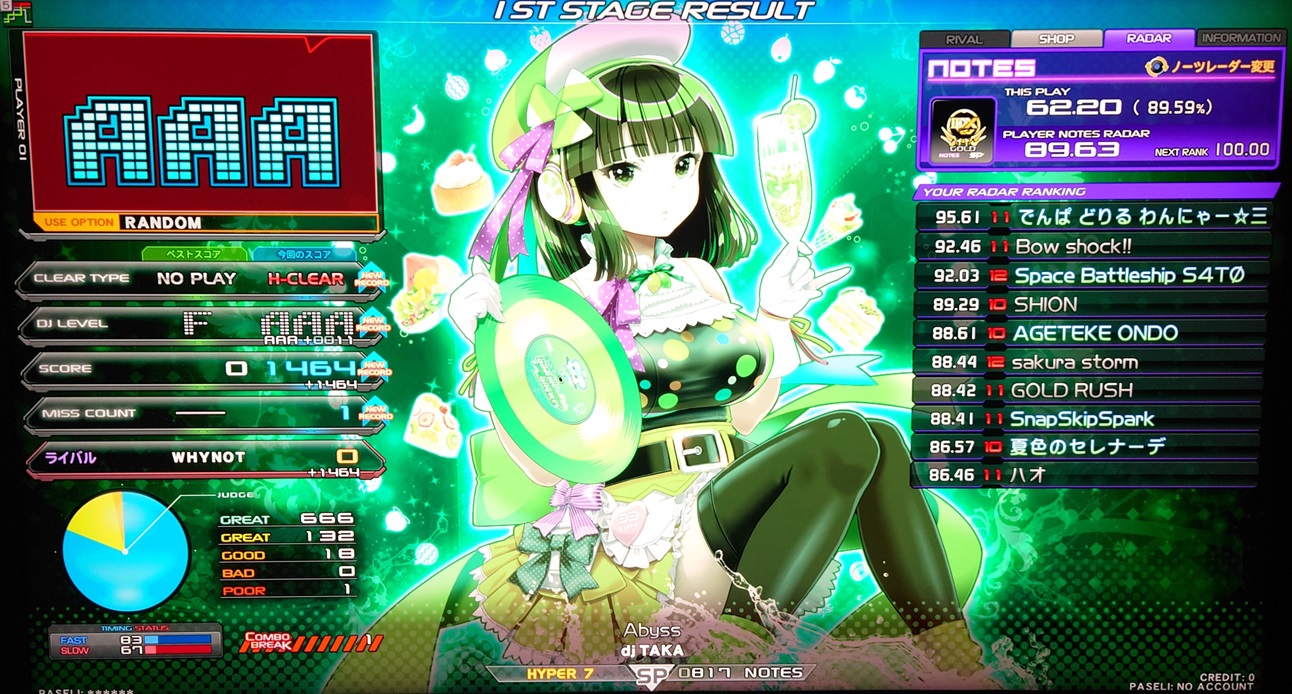Image resolution: width=1292 pixels, height=694 pixels.
Task: Select AGETEKE ONDO ranking row
Action: [x=1092, y=333]
